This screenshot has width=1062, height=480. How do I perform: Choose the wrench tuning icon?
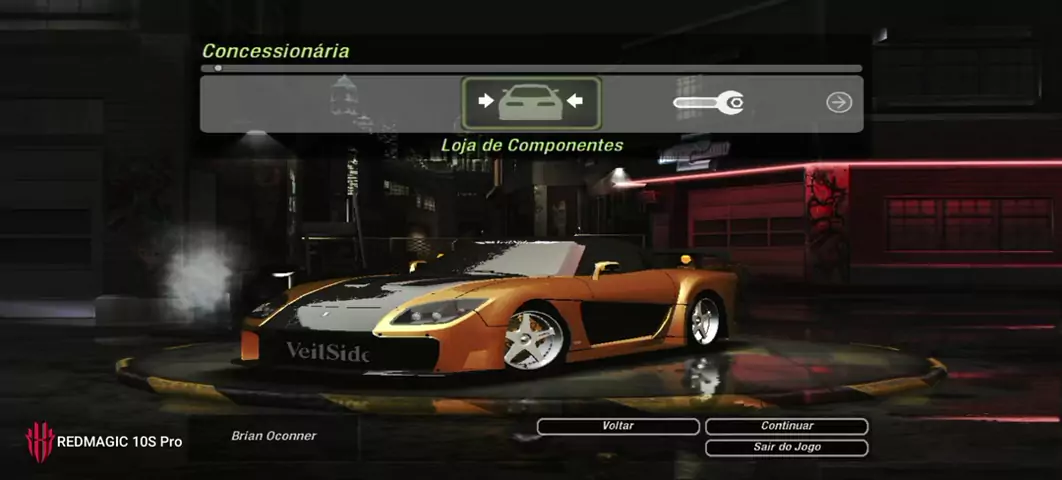pyautogui.click(x=708, y=102)
